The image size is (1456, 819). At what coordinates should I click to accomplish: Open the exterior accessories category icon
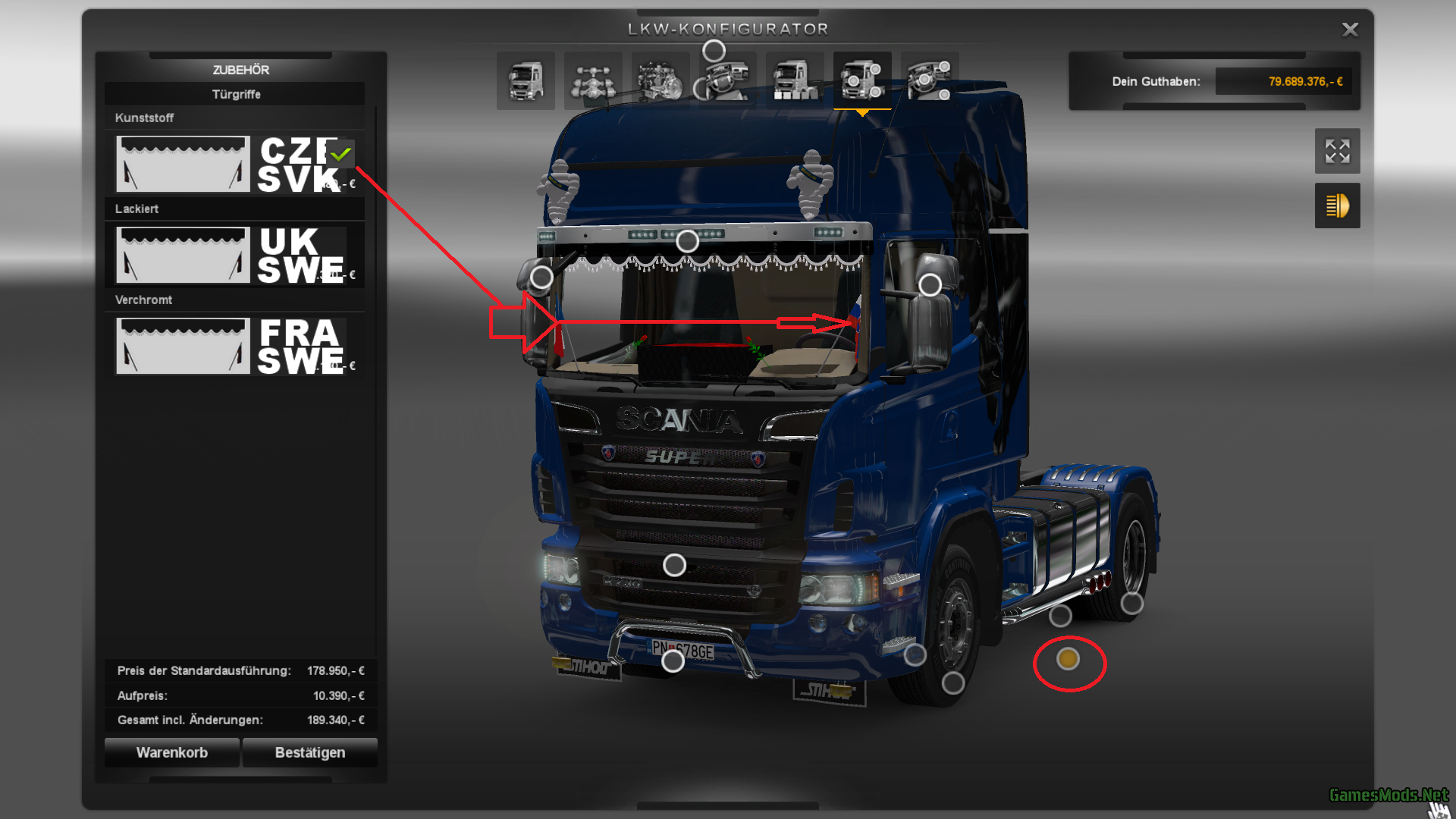click(x=861, y=80)
